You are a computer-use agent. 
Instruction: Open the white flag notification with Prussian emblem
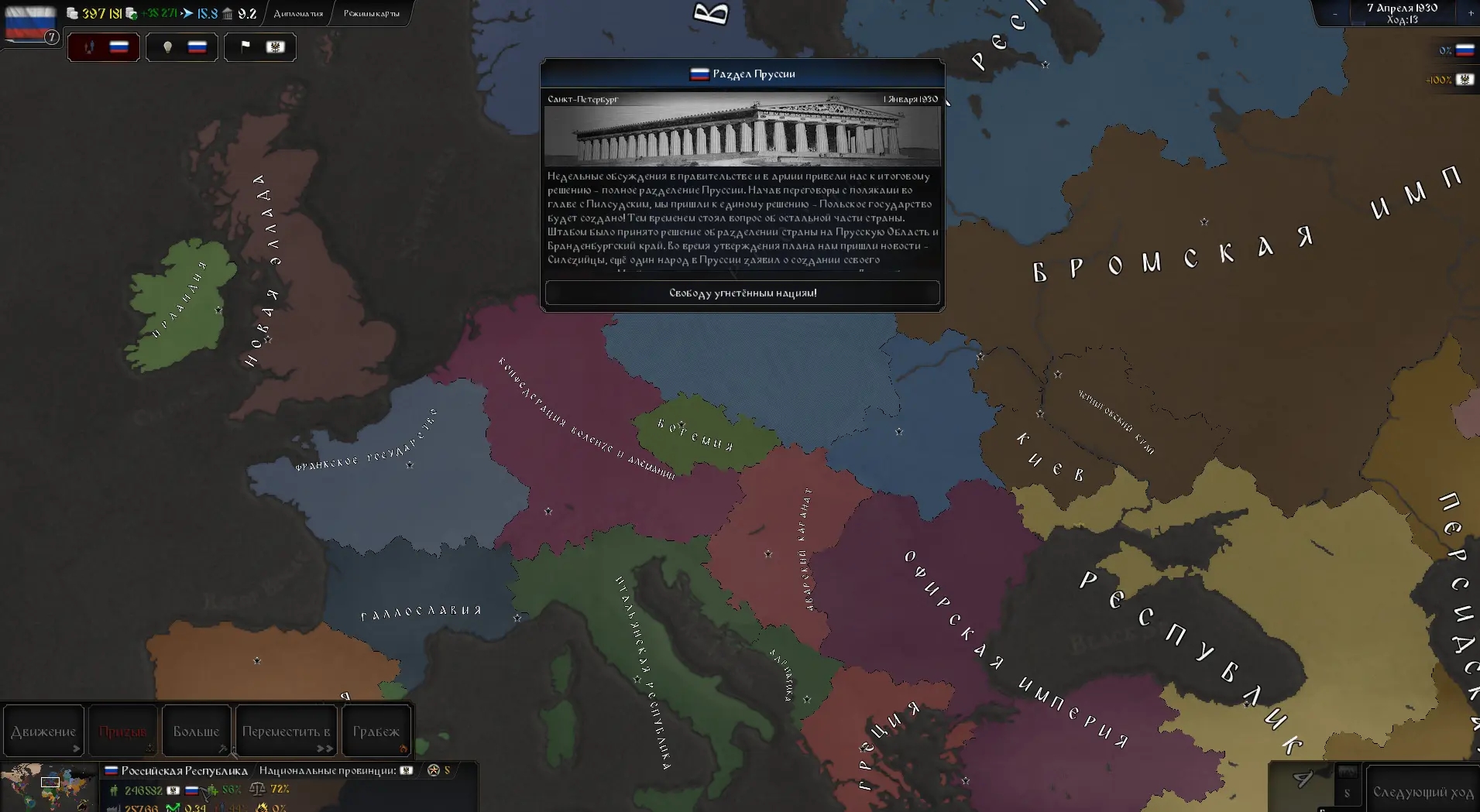(260, 47)
